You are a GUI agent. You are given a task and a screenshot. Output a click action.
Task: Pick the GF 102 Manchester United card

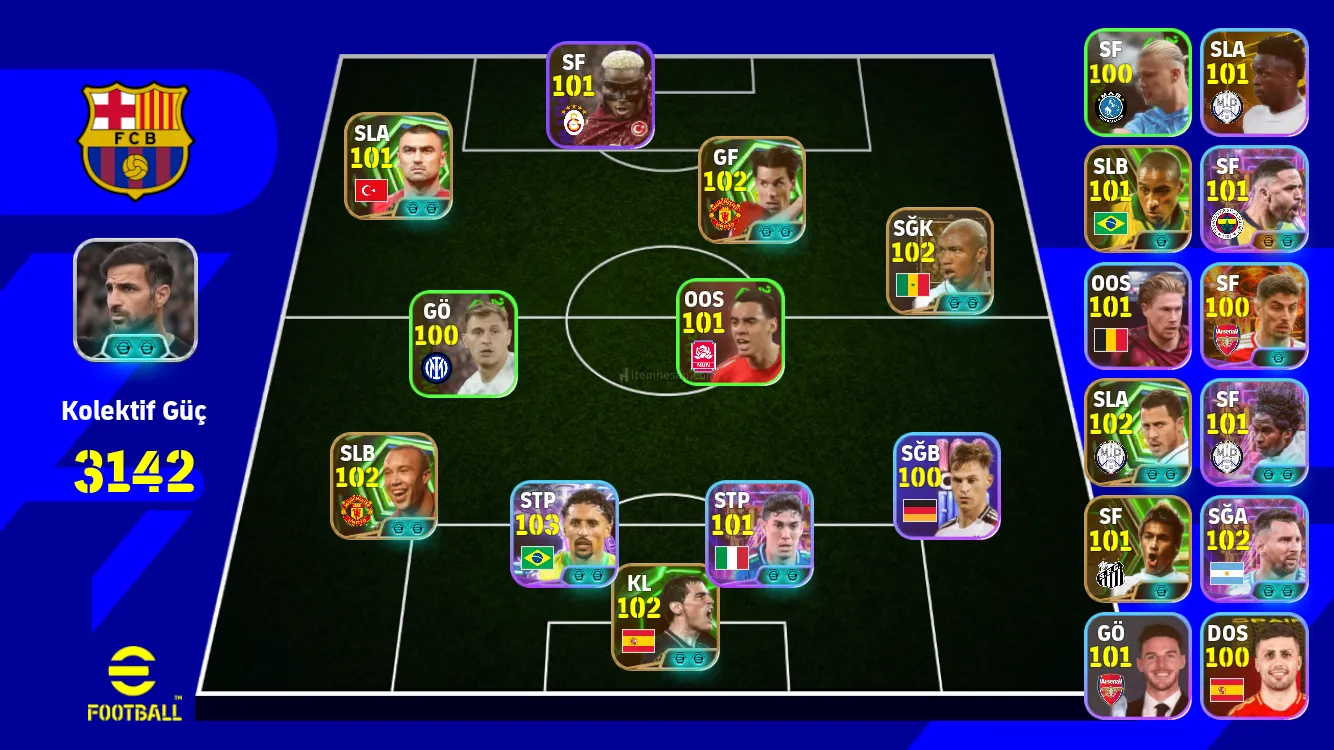point(752,190)
